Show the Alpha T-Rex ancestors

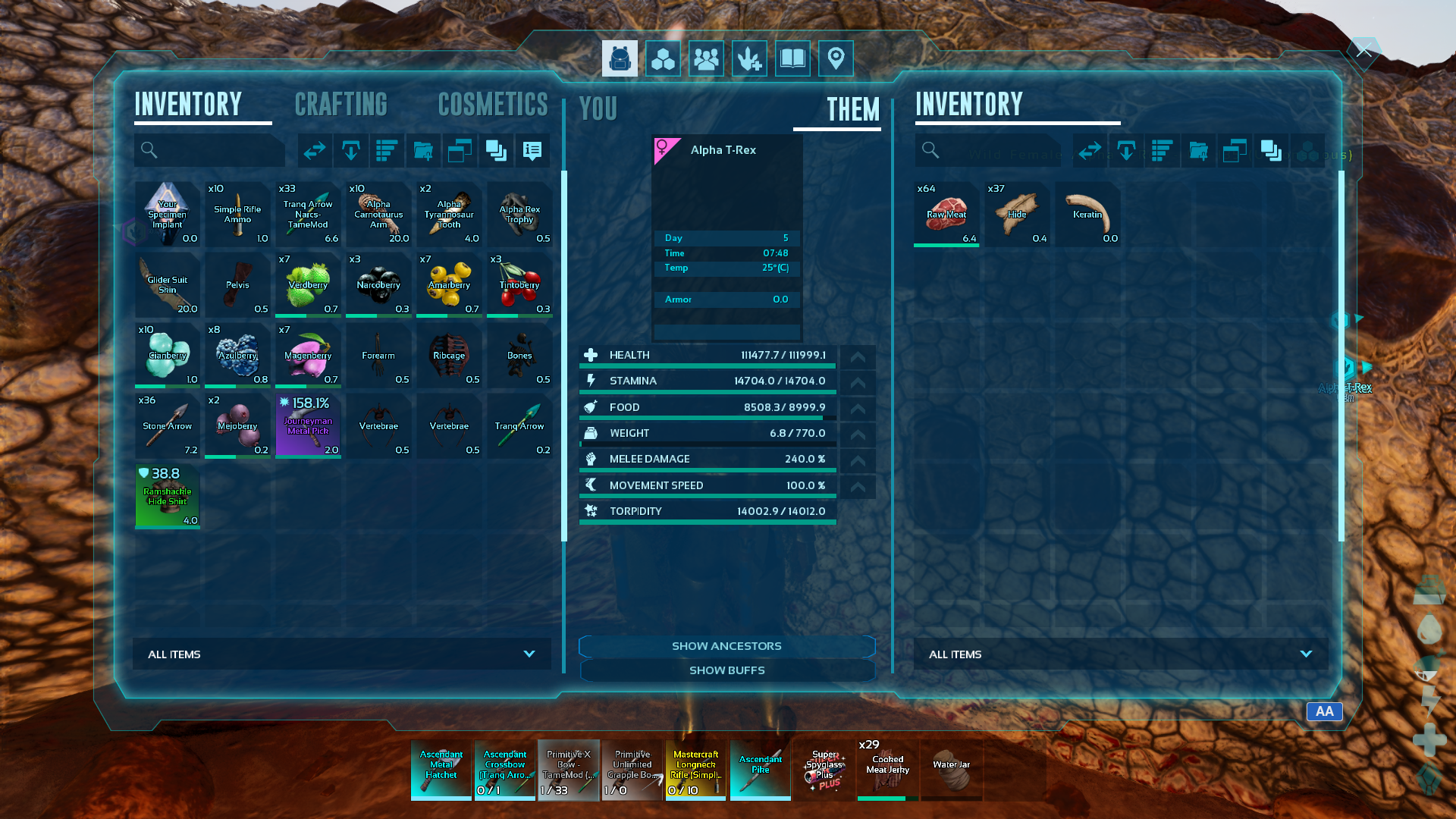[726, 646]
